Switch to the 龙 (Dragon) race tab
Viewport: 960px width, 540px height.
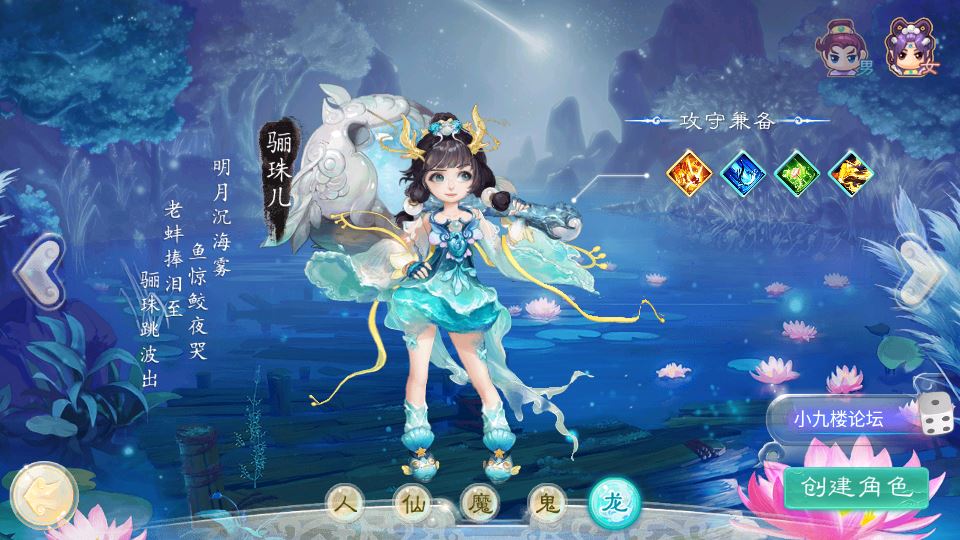click(x=609, y=503)
